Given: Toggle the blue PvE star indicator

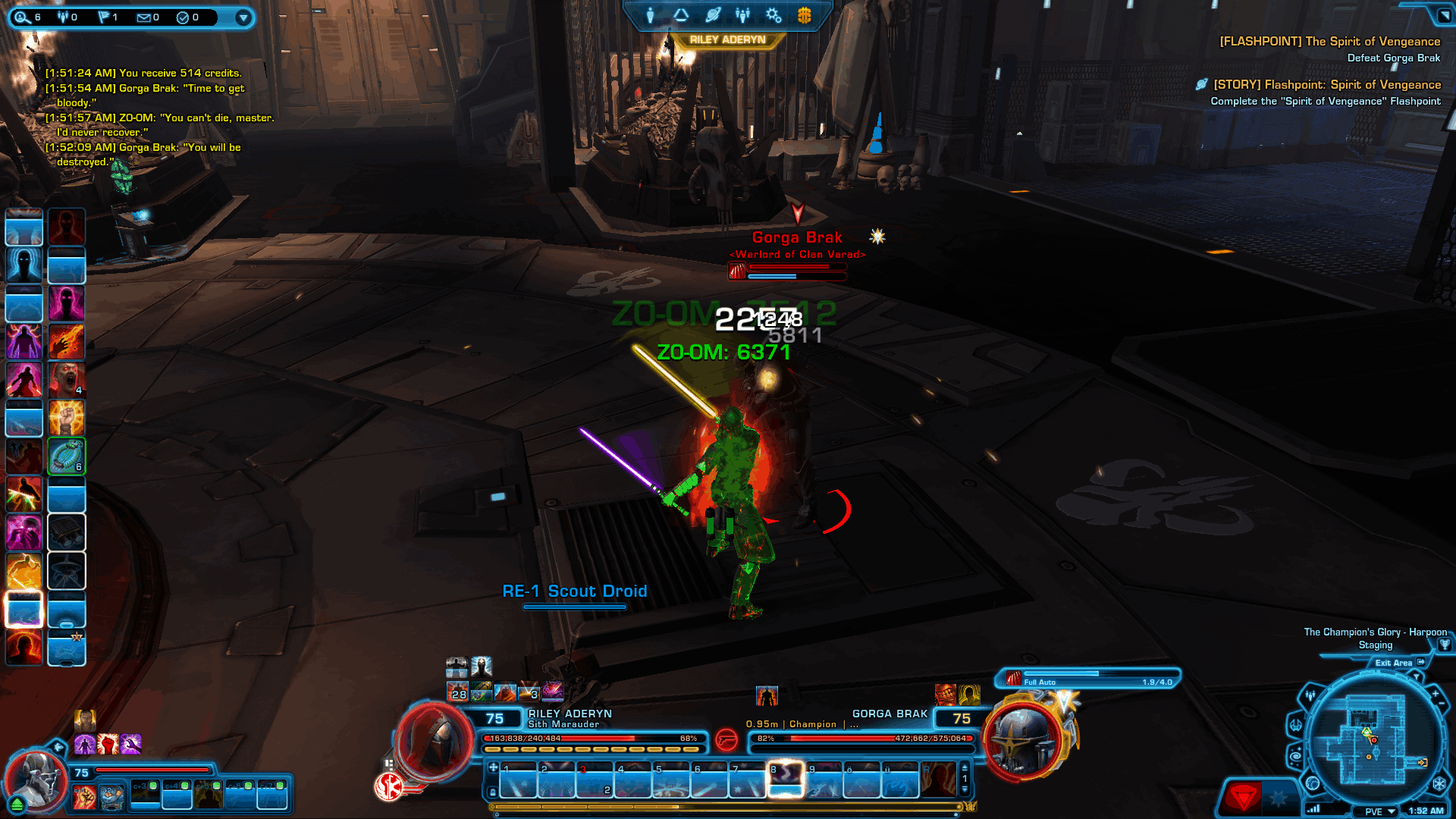Looking at the screenshot, I should pyautogui.click(x=1278, y=796).
